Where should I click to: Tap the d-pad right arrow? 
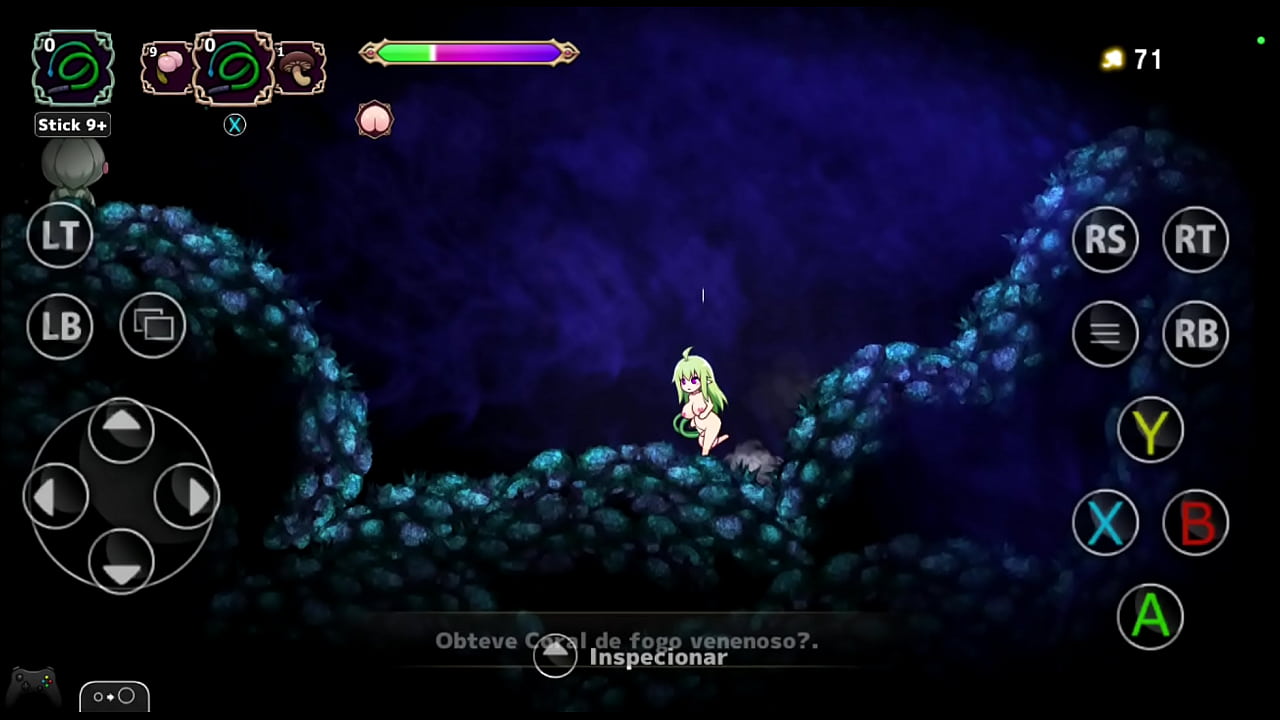187,496
